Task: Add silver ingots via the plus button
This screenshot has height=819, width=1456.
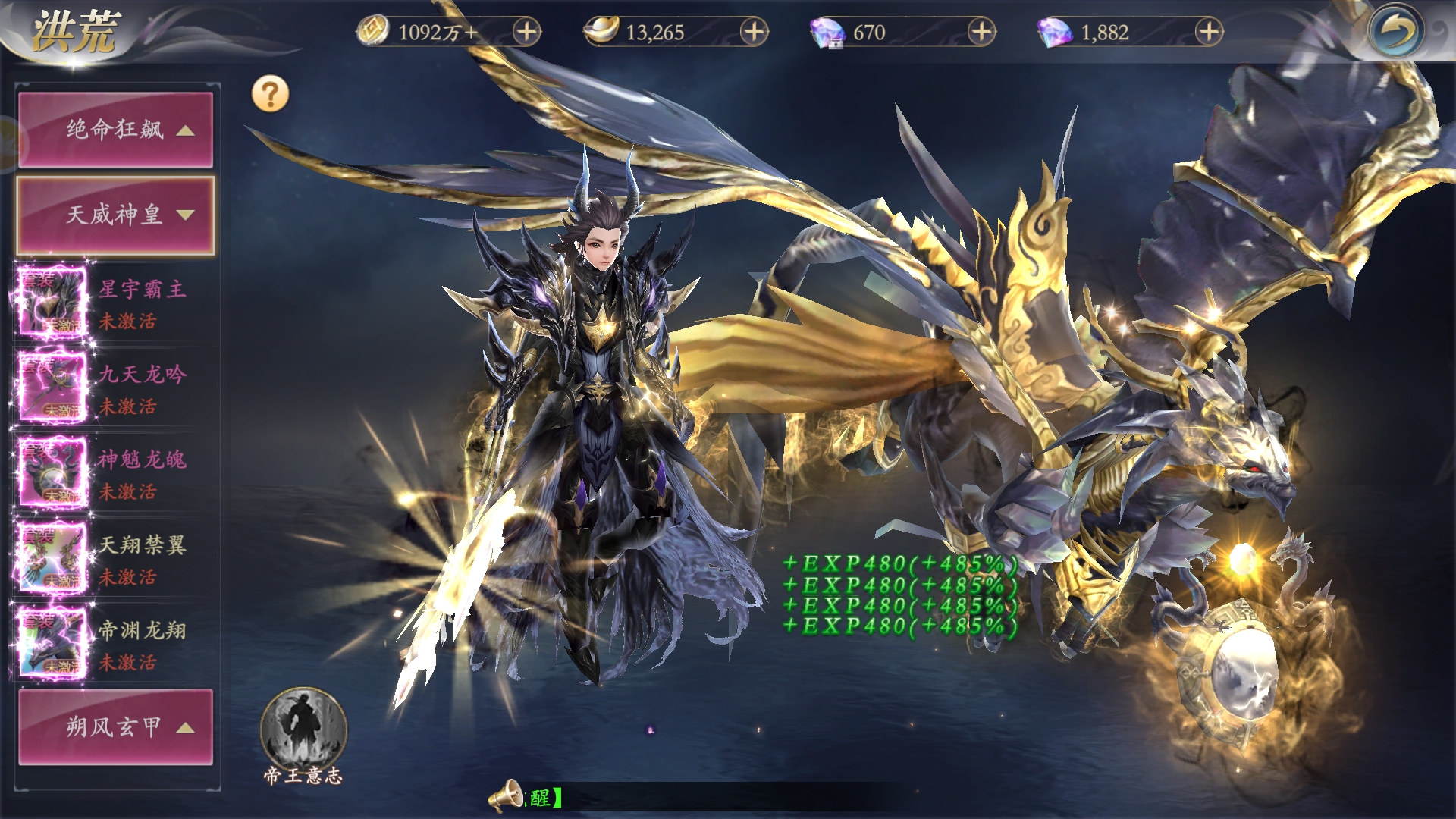Action: click(754, 32)
